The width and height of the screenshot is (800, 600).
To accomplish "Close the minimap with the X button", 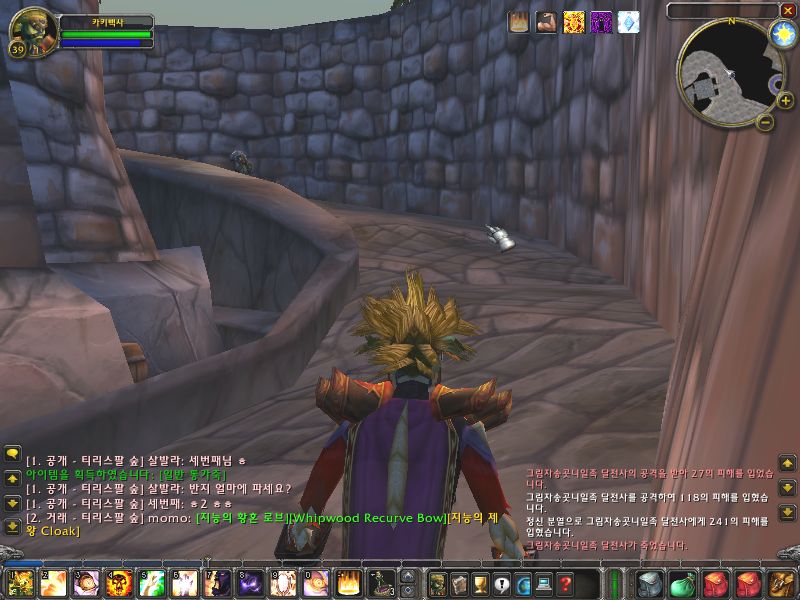I will click(x=787, y=10).
